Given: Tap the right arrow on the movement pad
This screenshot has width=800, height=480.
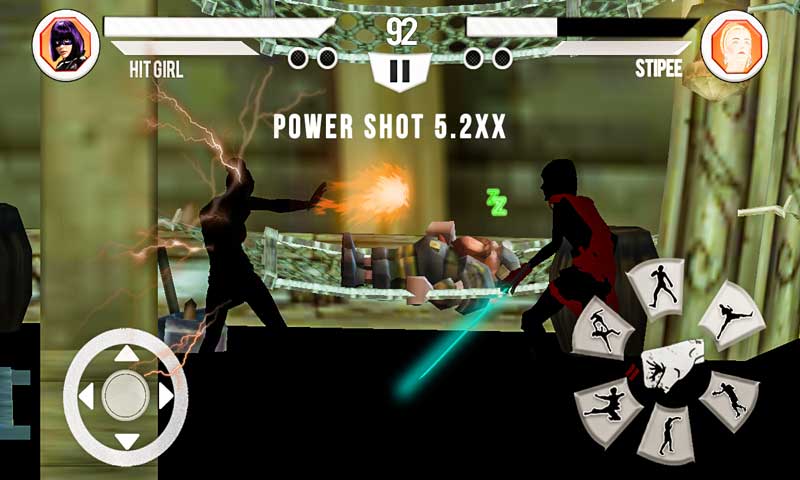Looking at the screenshot, I should tap(166, 397).
